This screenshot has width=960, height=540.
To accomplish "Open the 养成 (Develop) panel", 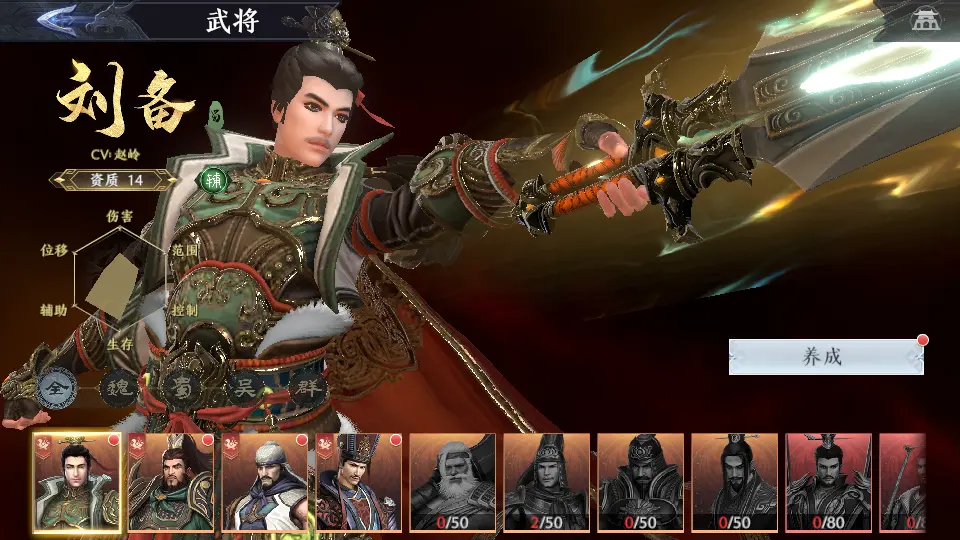I will point(824,357).
